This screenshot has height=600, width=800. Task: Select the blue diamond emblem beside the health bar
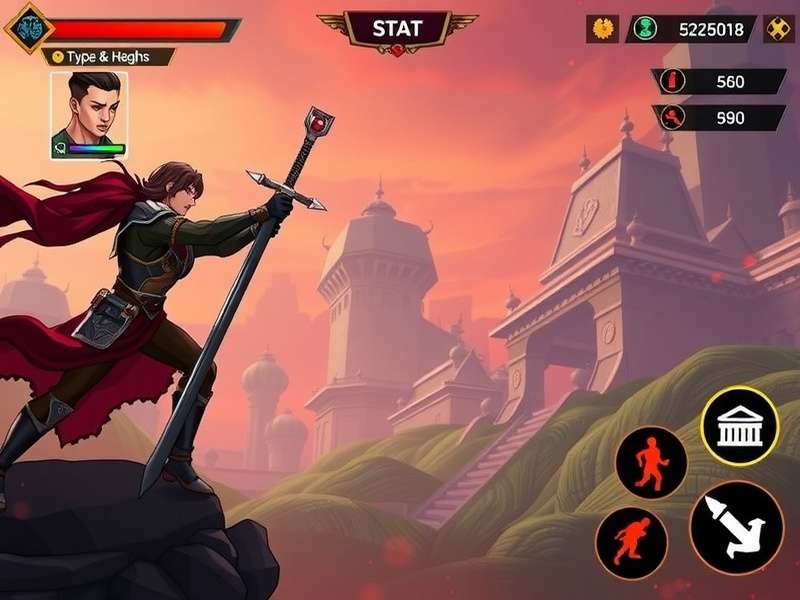pyautogui.click(x=27, y=26)
